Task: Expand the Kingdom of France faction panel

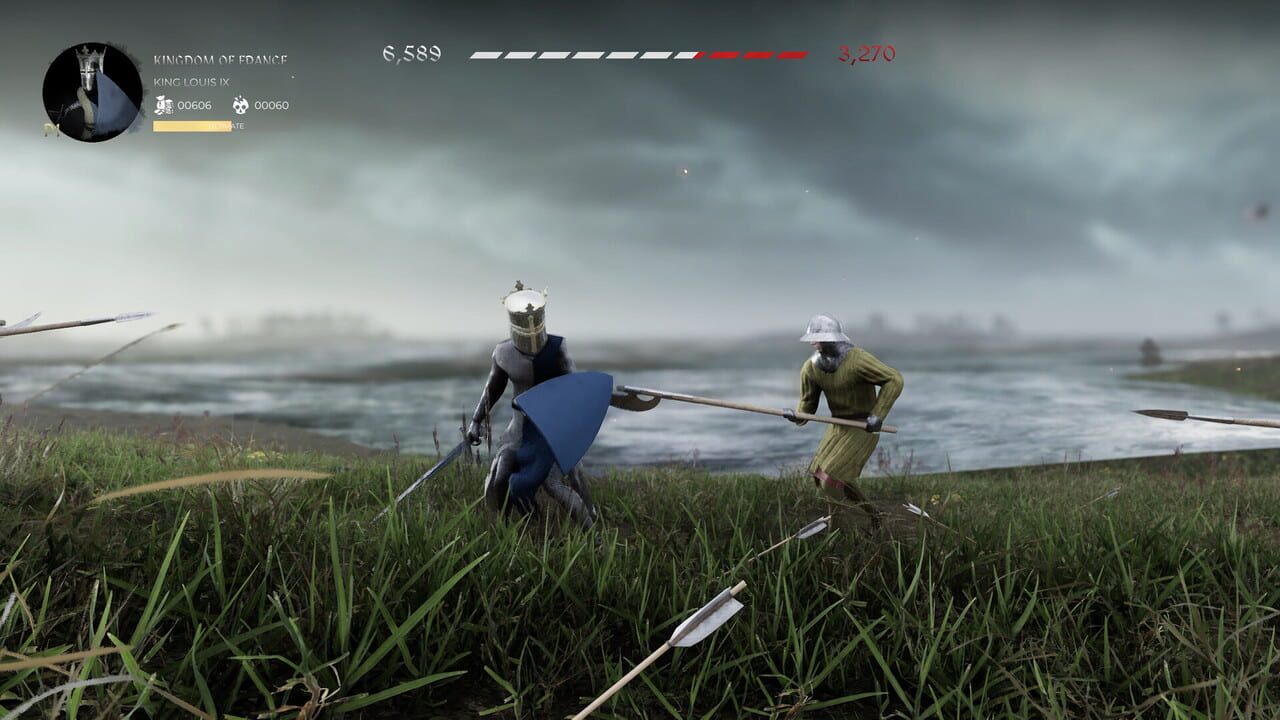Action: pyautogui.click(x=222, y=58)
